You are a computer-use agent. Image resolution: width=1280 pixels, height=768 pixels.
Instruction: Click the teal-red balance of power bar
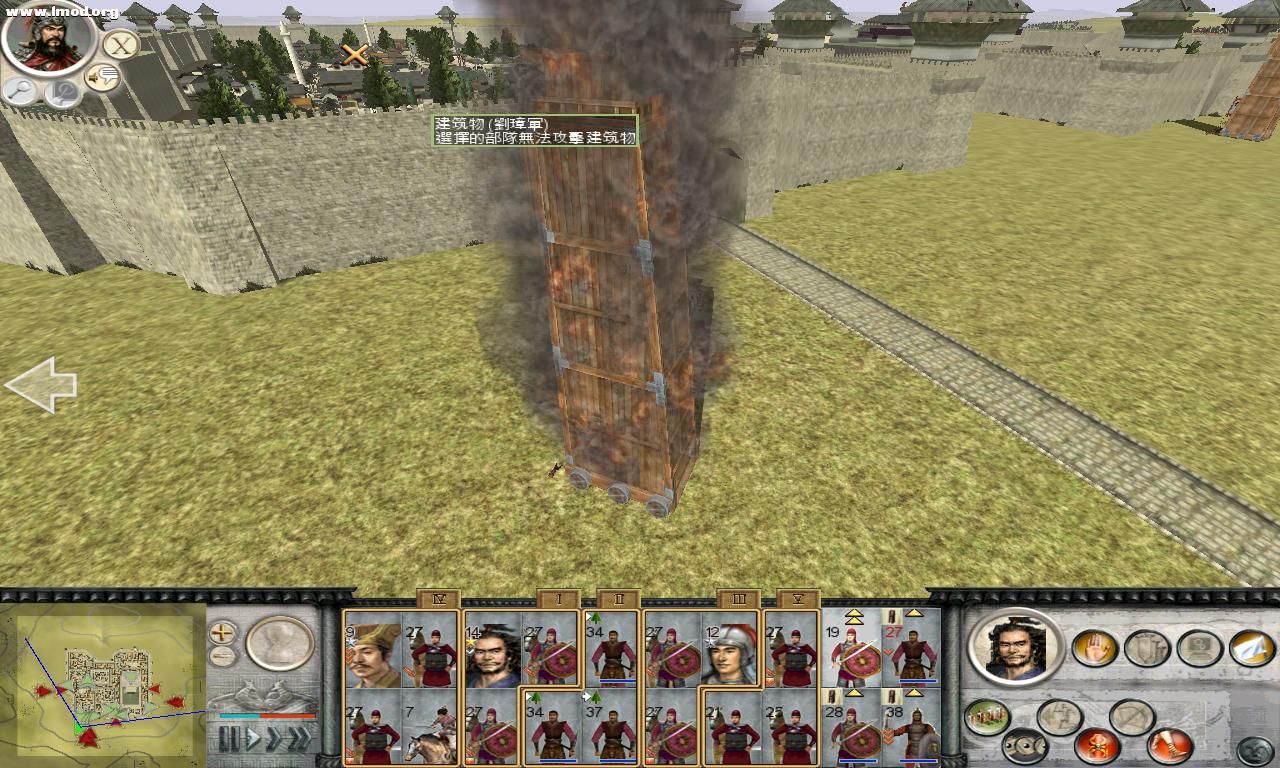(265, 716)
